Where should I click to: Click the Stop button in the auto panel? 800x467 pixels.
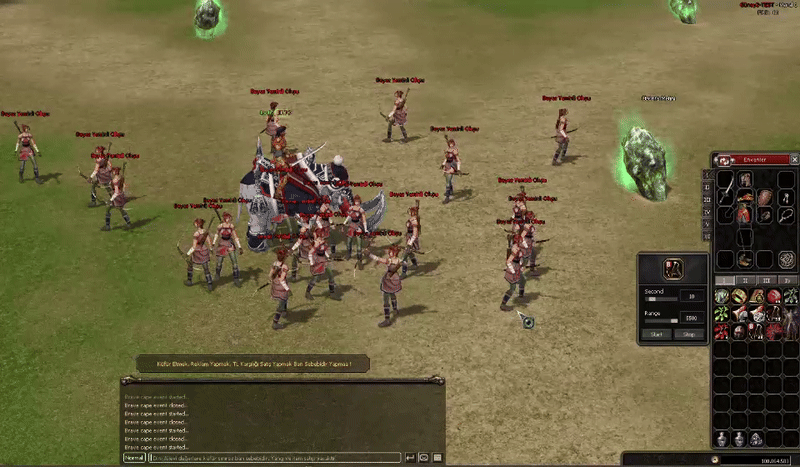click(688, 334)
